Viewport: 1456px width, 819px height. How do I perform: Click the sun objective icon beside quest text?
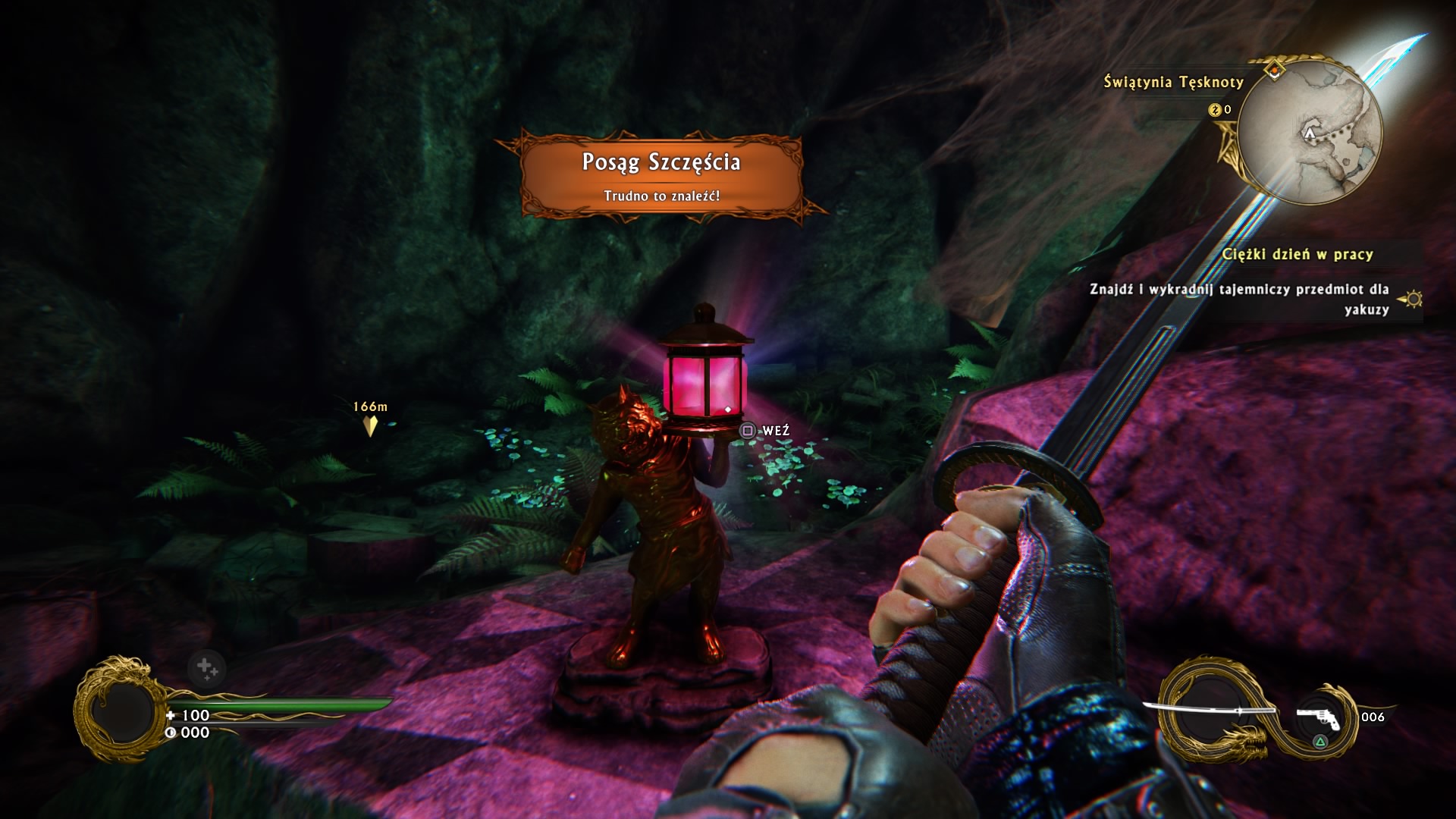[x=1414, y=299]
